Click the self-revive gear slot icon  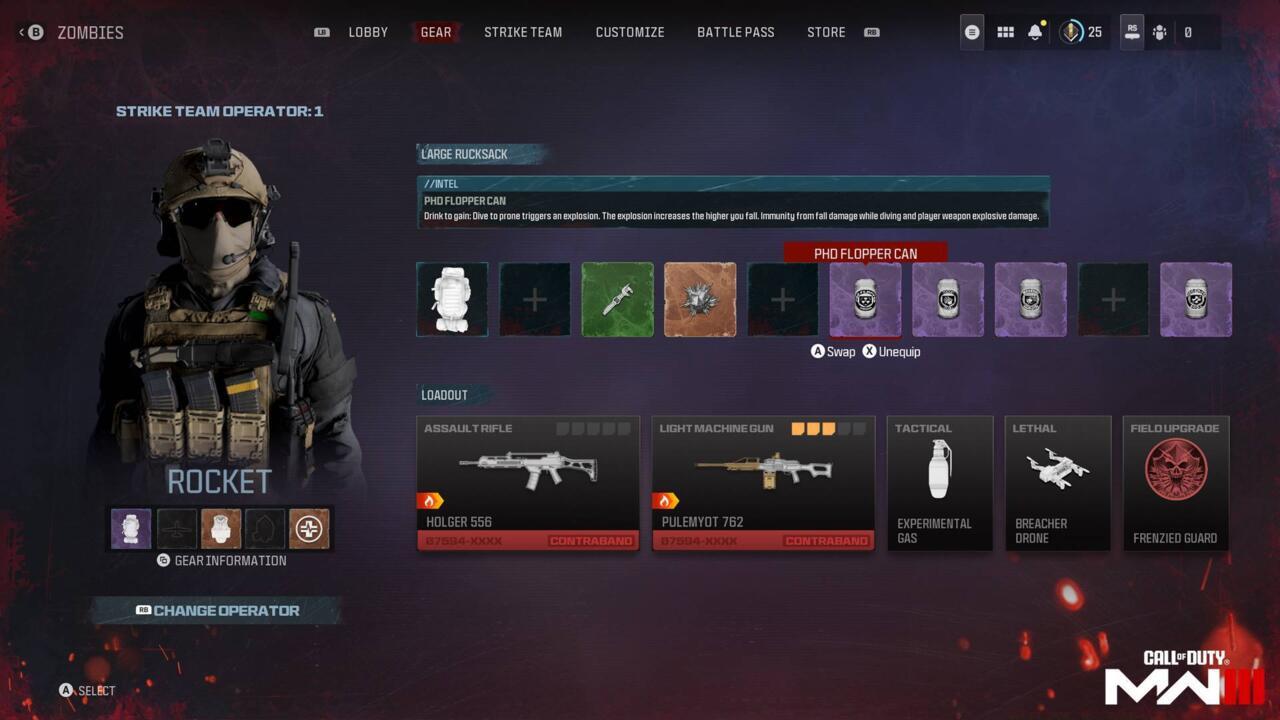tap(309, 528)
